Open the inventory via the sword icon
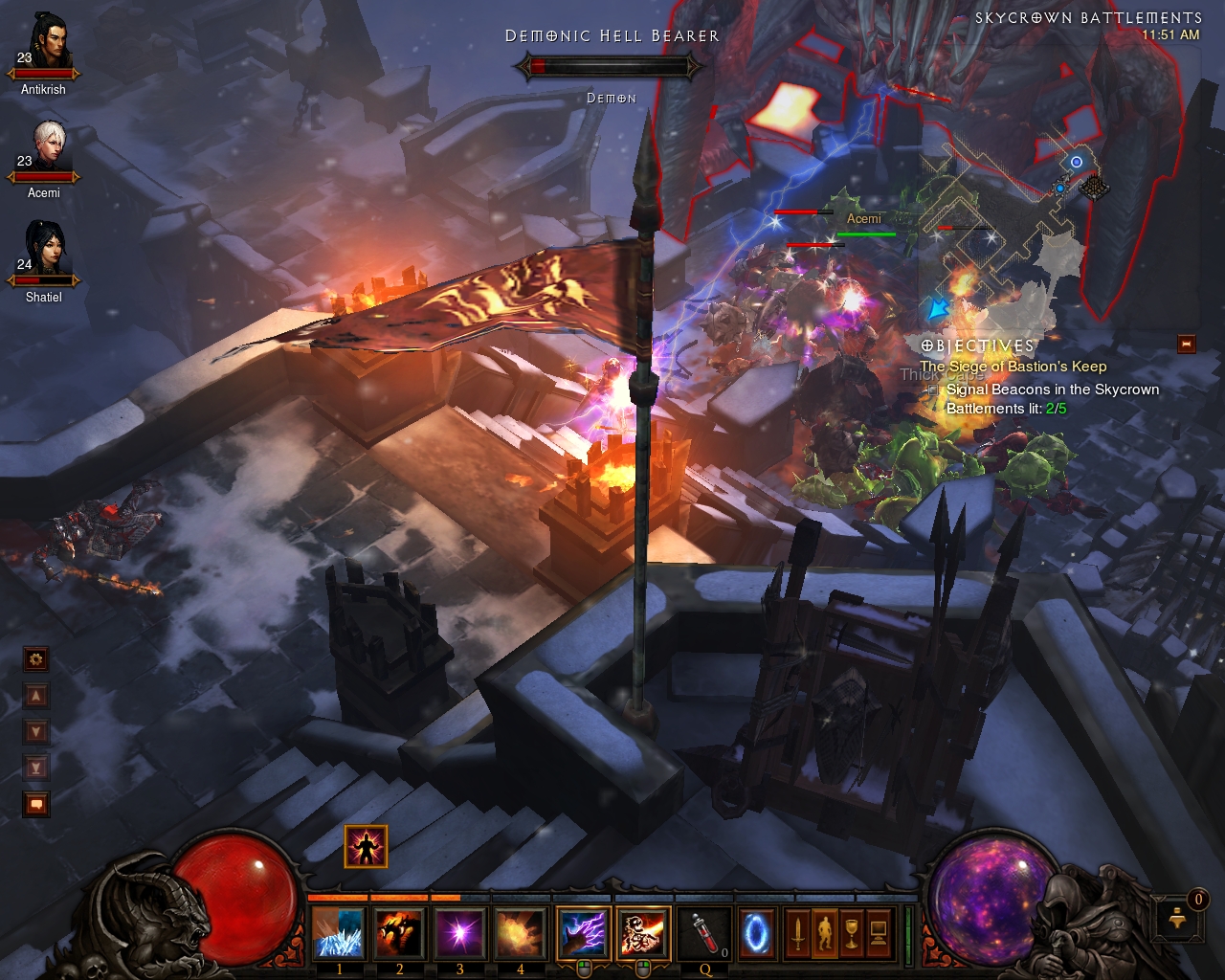 (797, 932)
